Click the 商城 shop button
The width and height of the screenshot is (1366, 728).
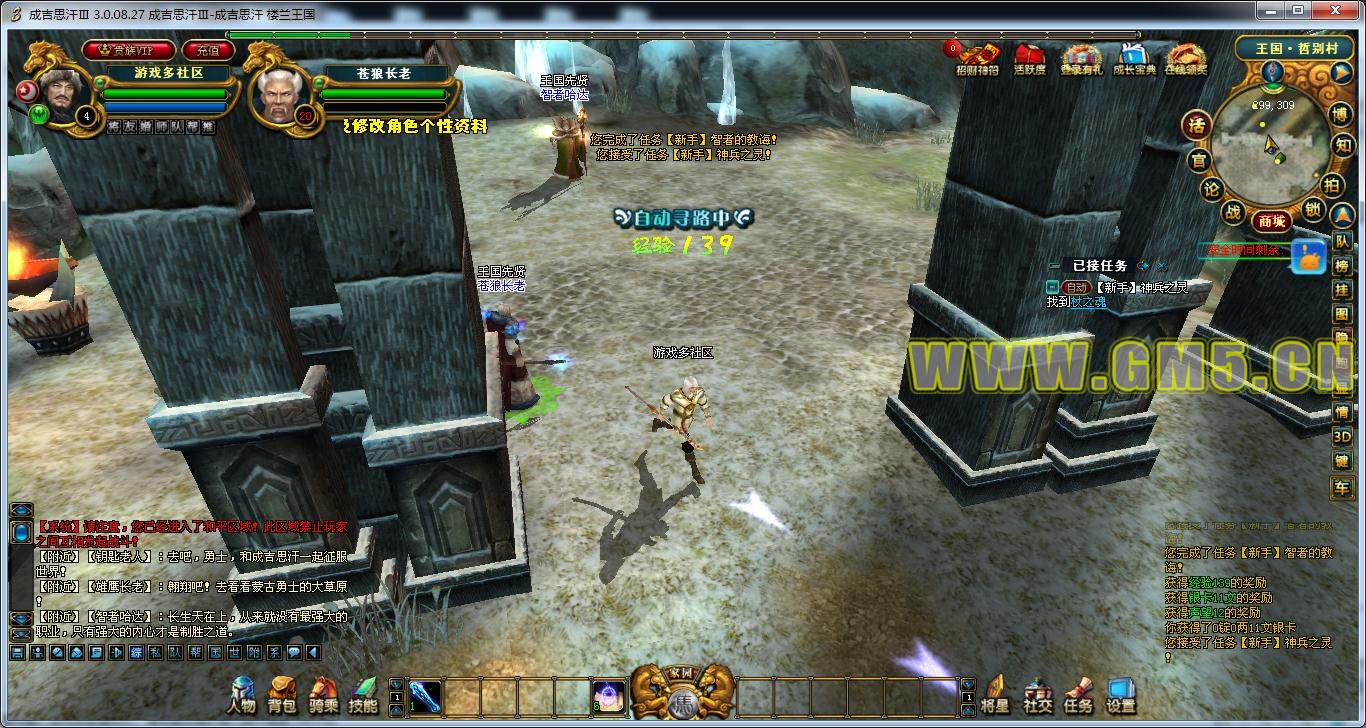(x=1271, y=221)
